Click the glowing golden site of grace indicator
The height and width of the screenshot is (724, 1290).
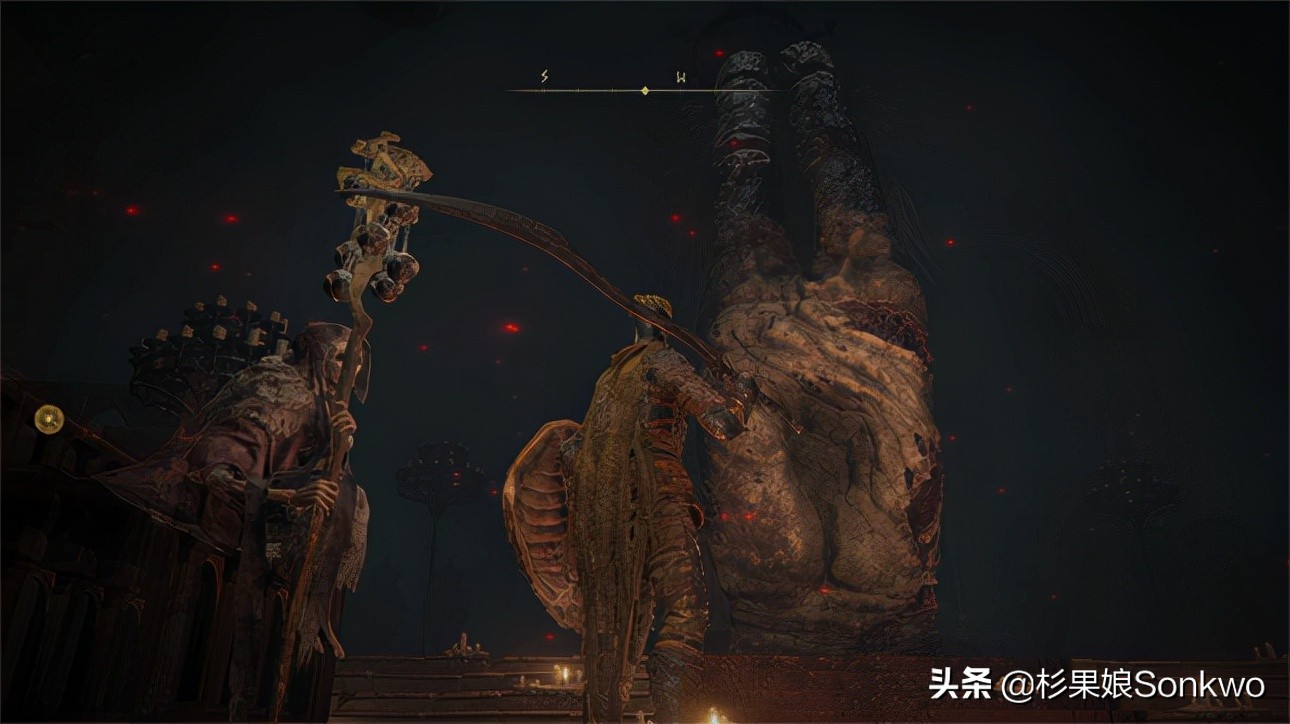48,419
